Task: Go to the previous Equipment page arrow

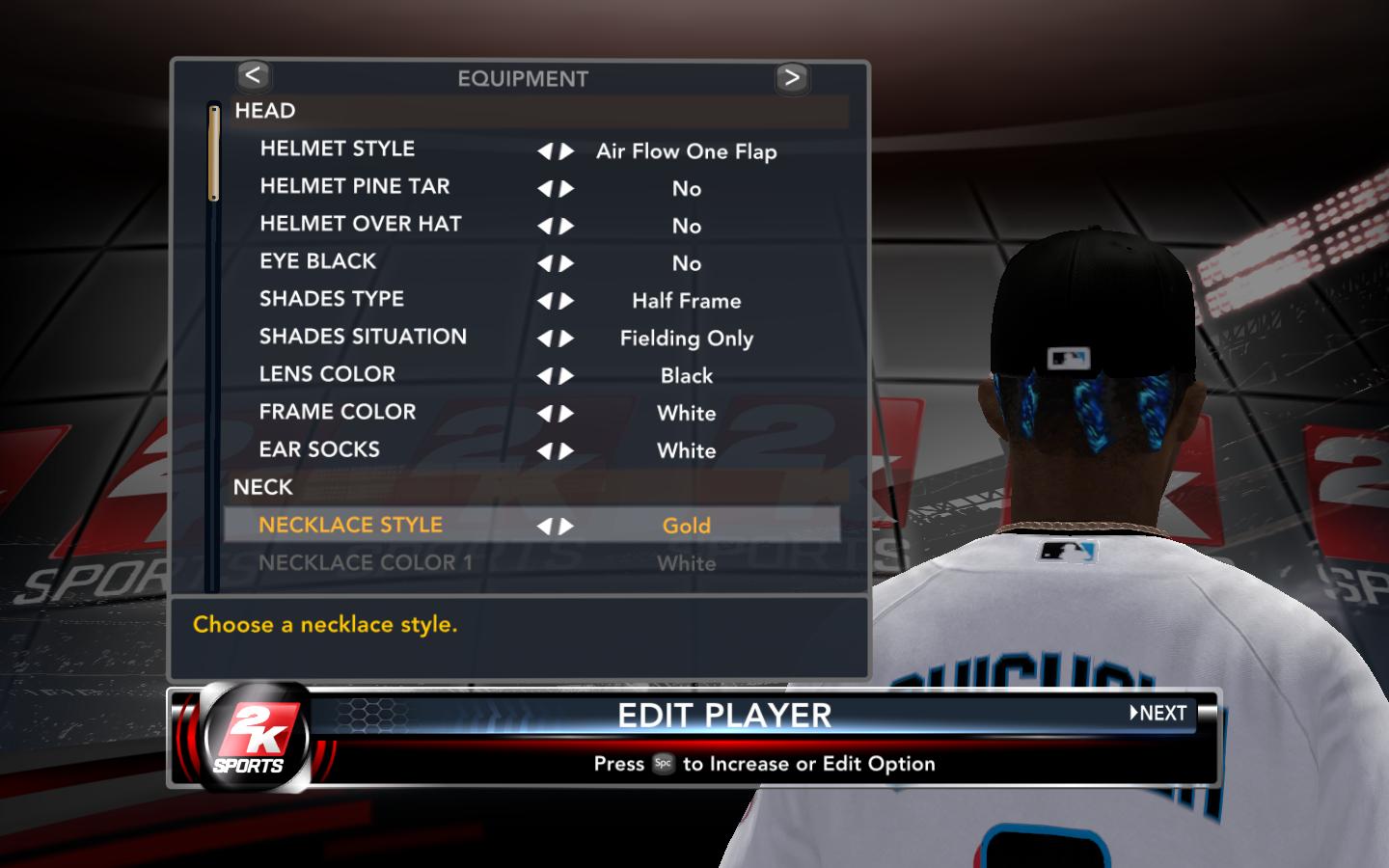Action: tap(253, 75)
